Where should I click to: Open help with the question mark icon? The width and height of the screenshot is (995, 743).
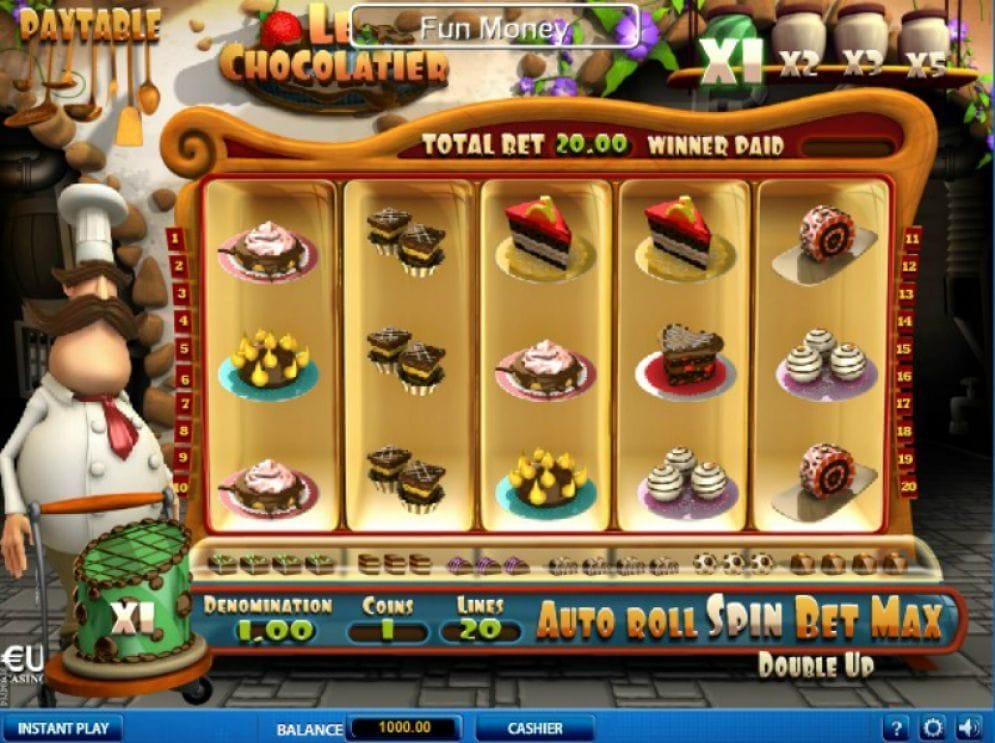[898, 728]
